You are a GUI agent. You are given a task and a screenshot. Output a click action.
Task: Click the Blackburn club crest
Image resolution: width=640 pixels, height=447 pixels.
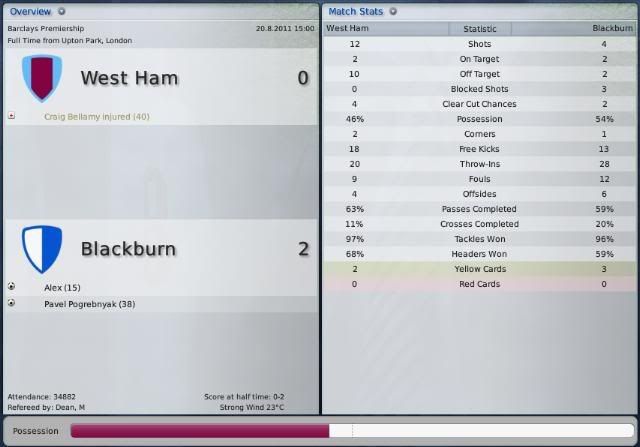(42, 248)
